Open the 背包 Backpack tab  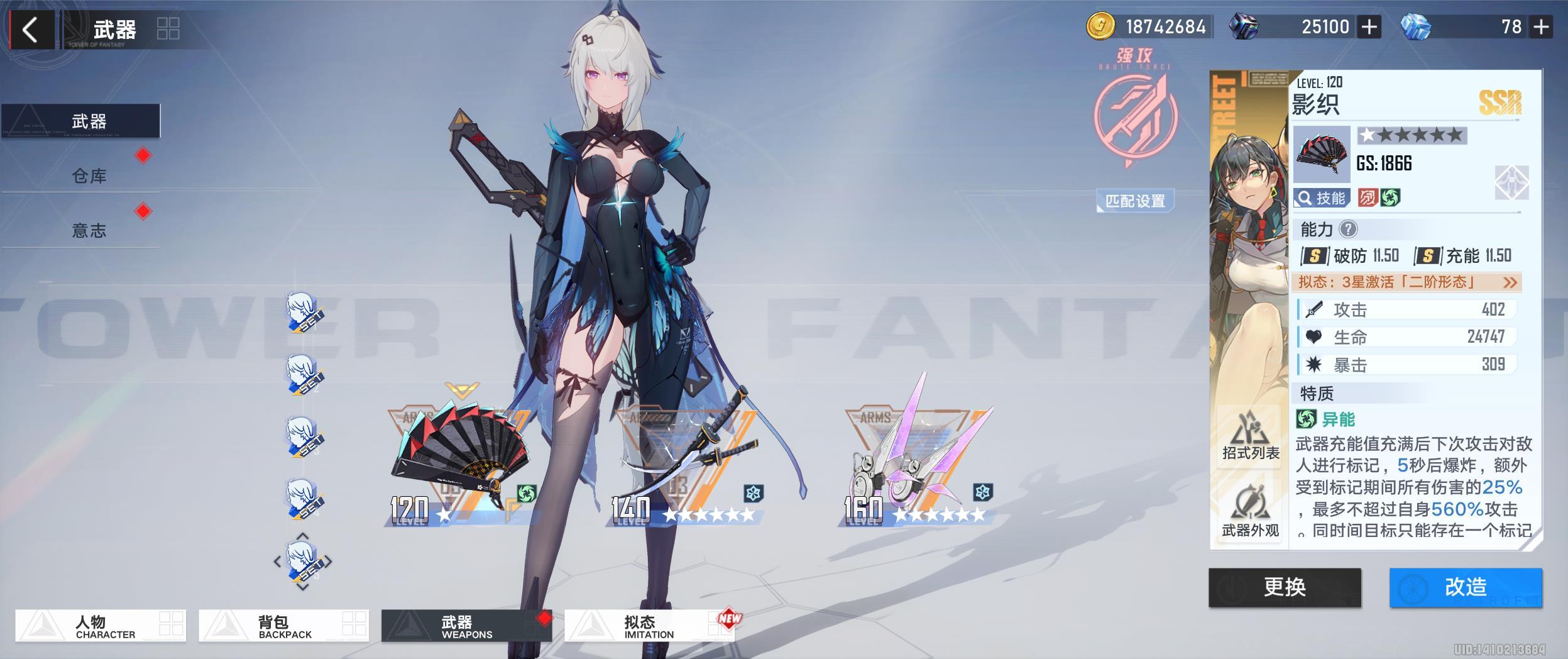tap(283, 626)
